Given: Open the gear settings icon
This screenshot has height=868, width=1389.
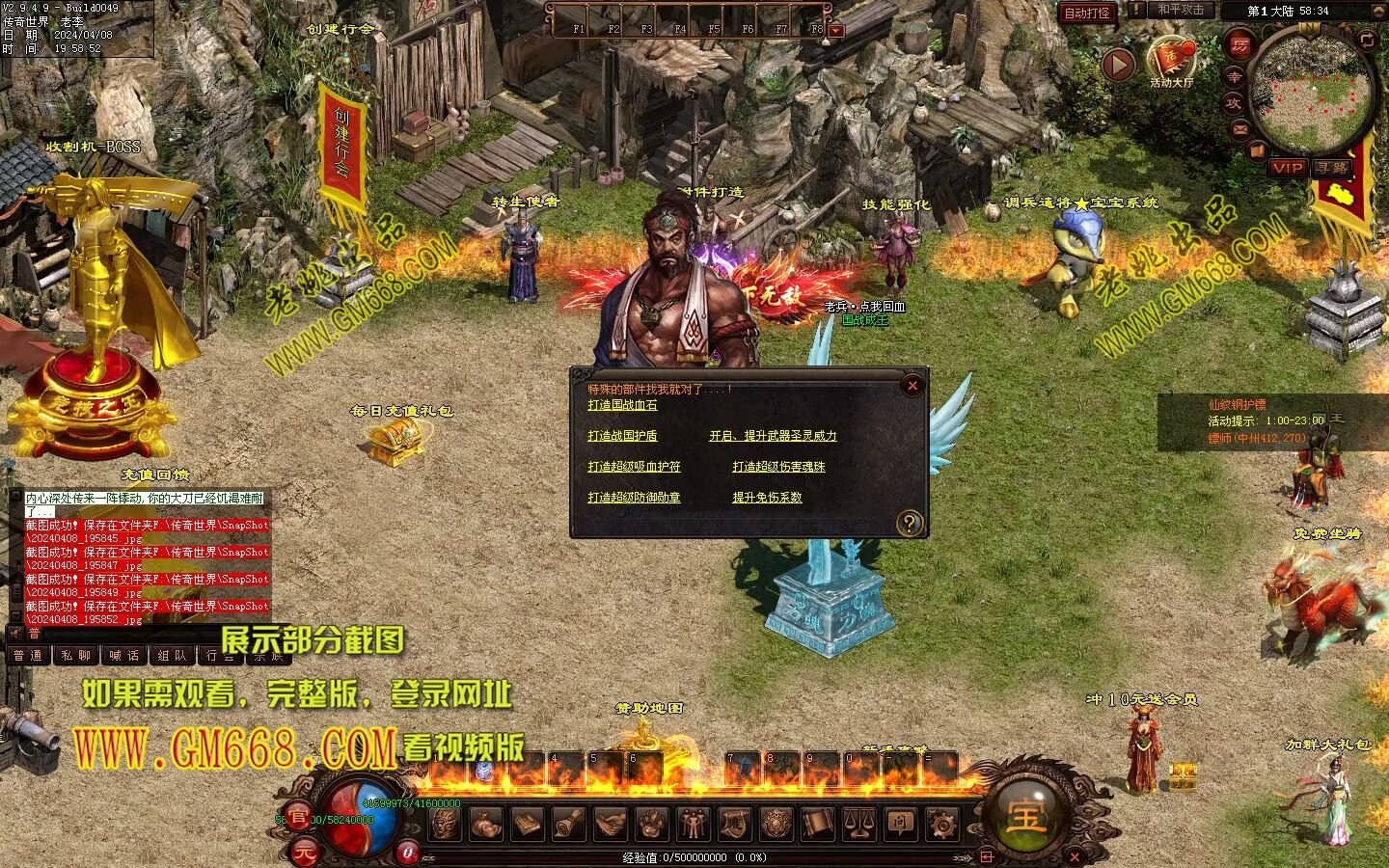Looking at the screenshot, I should pyautogui.click(x=941, y=824).
